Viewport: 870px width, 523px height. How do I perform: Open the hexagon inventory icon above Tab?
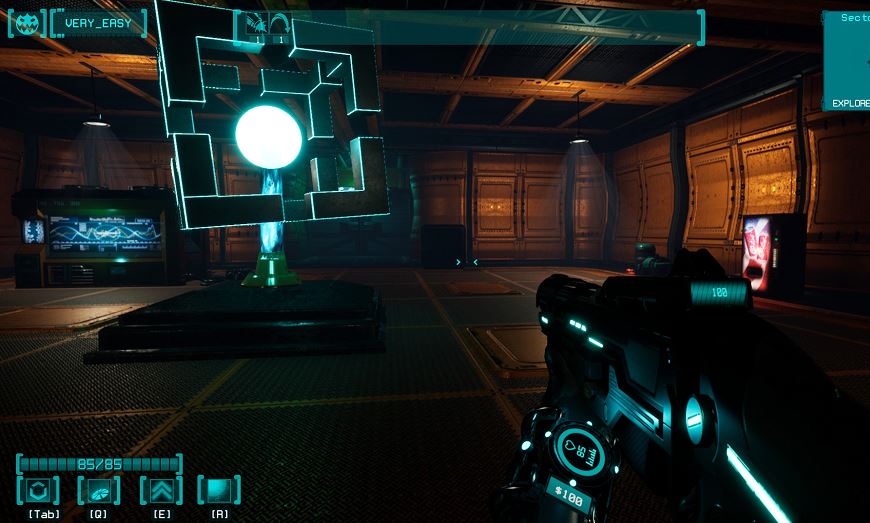click(x=38, y=490)
